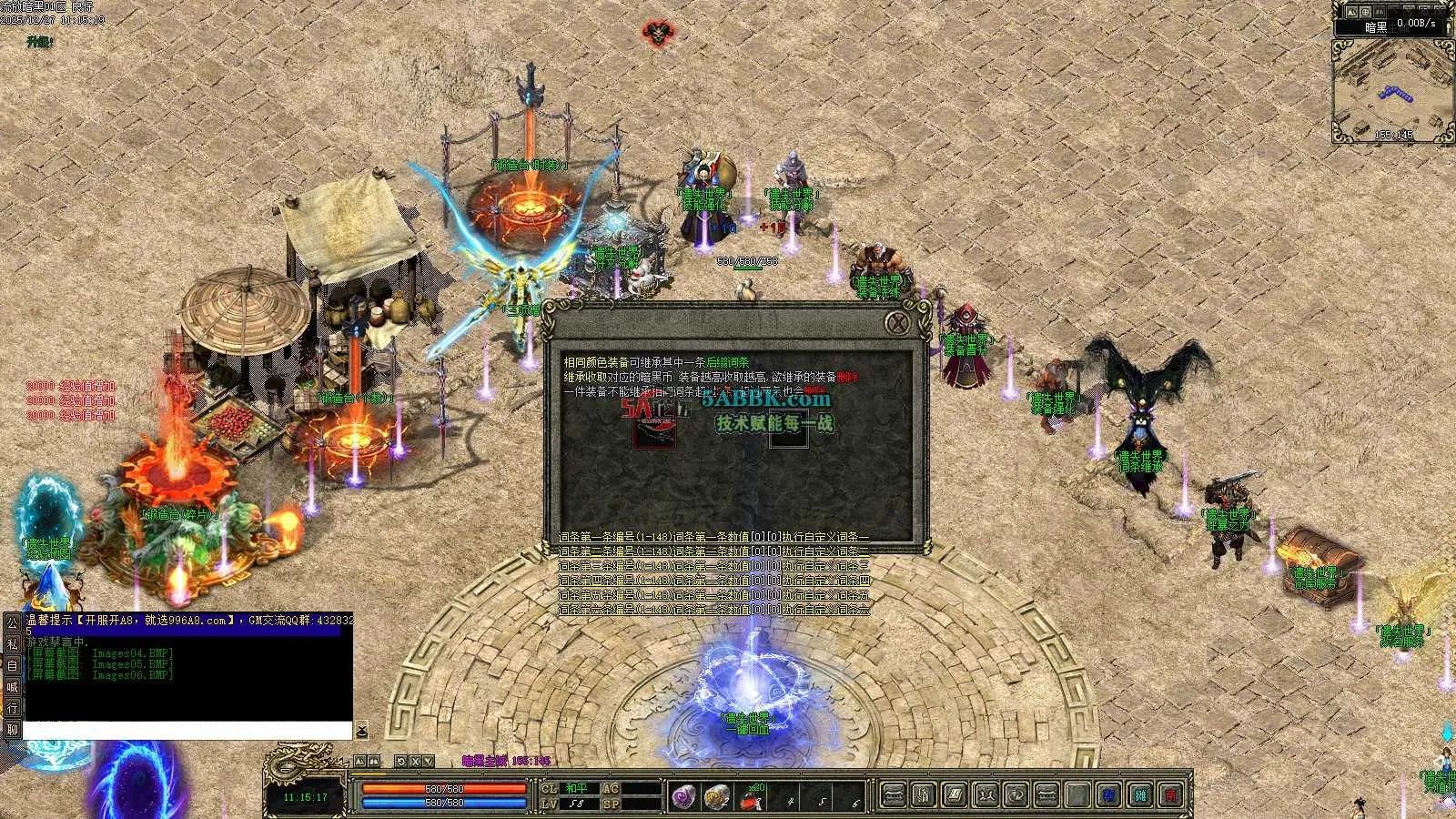Viewport: 1456px width, 819px height.
Task: Select the 自 self chat channel
Action: [x=12, y=665]
